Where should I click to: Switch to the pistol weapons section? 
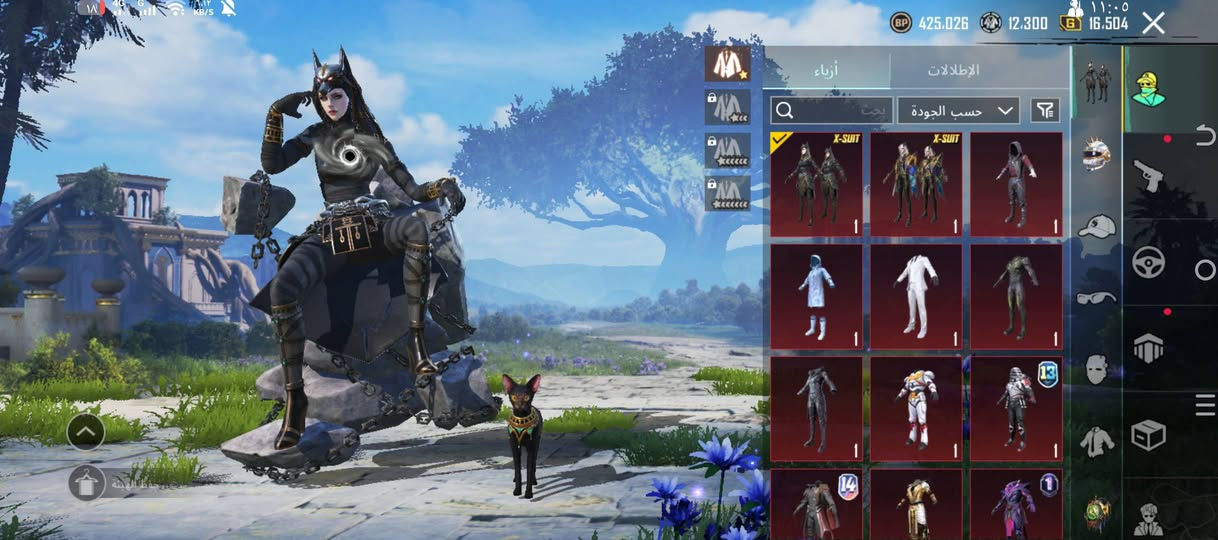click(1147, 176)
